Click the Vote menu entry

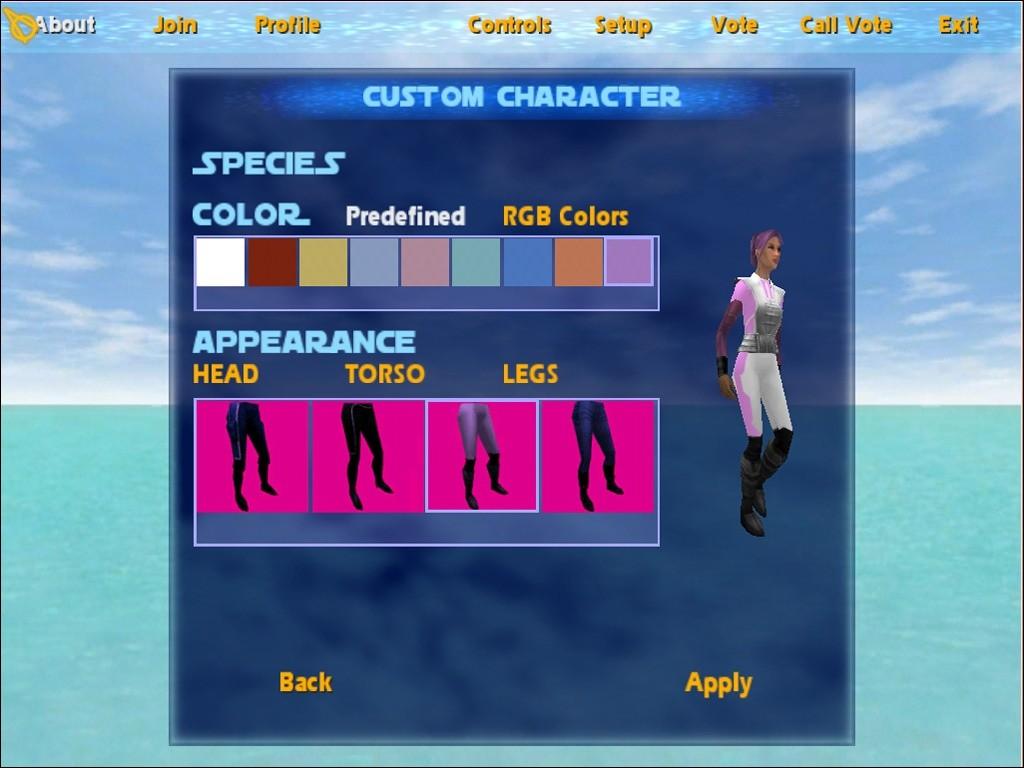click(734, 25)
